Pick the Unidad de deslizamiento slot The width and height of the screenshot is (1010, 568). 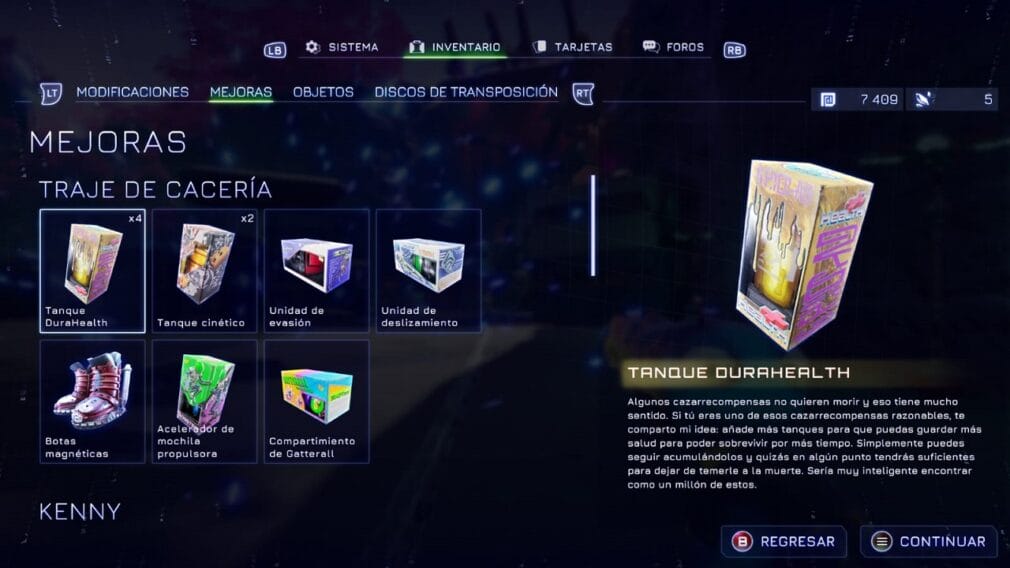tap(429, 270)
